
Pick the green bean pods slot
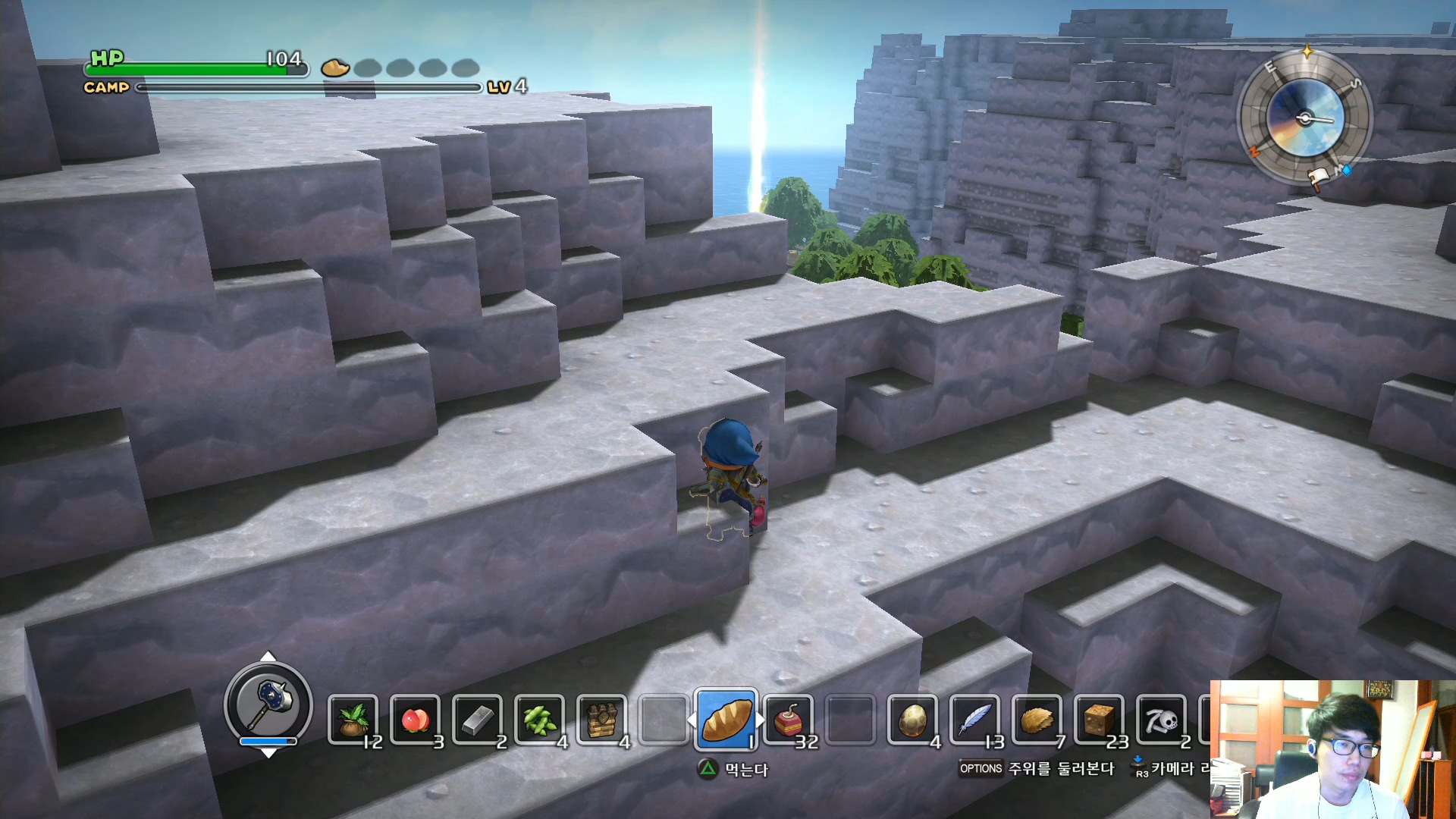click(539, 720)
